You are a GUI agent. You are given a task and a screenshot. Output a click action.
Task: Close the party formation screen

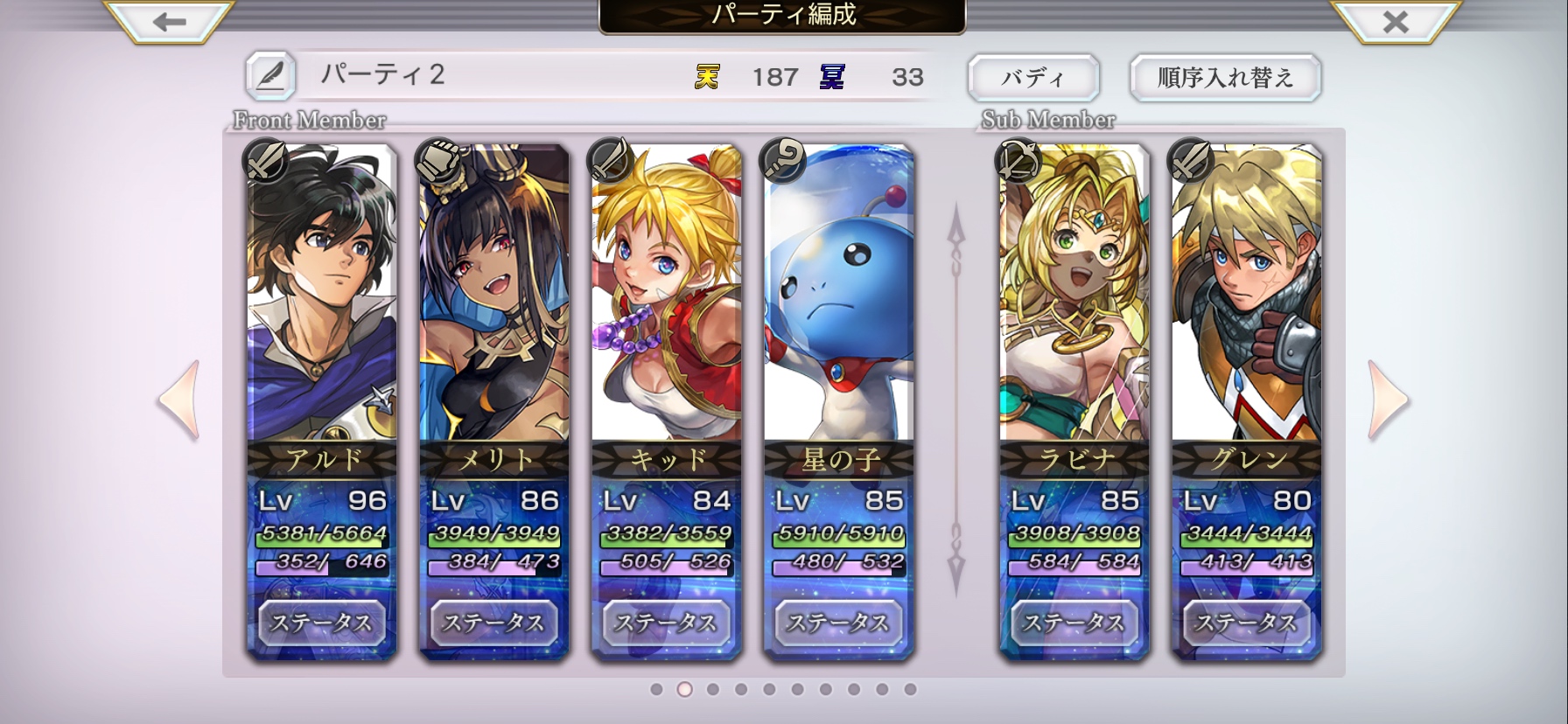[x=1396, y=21]
